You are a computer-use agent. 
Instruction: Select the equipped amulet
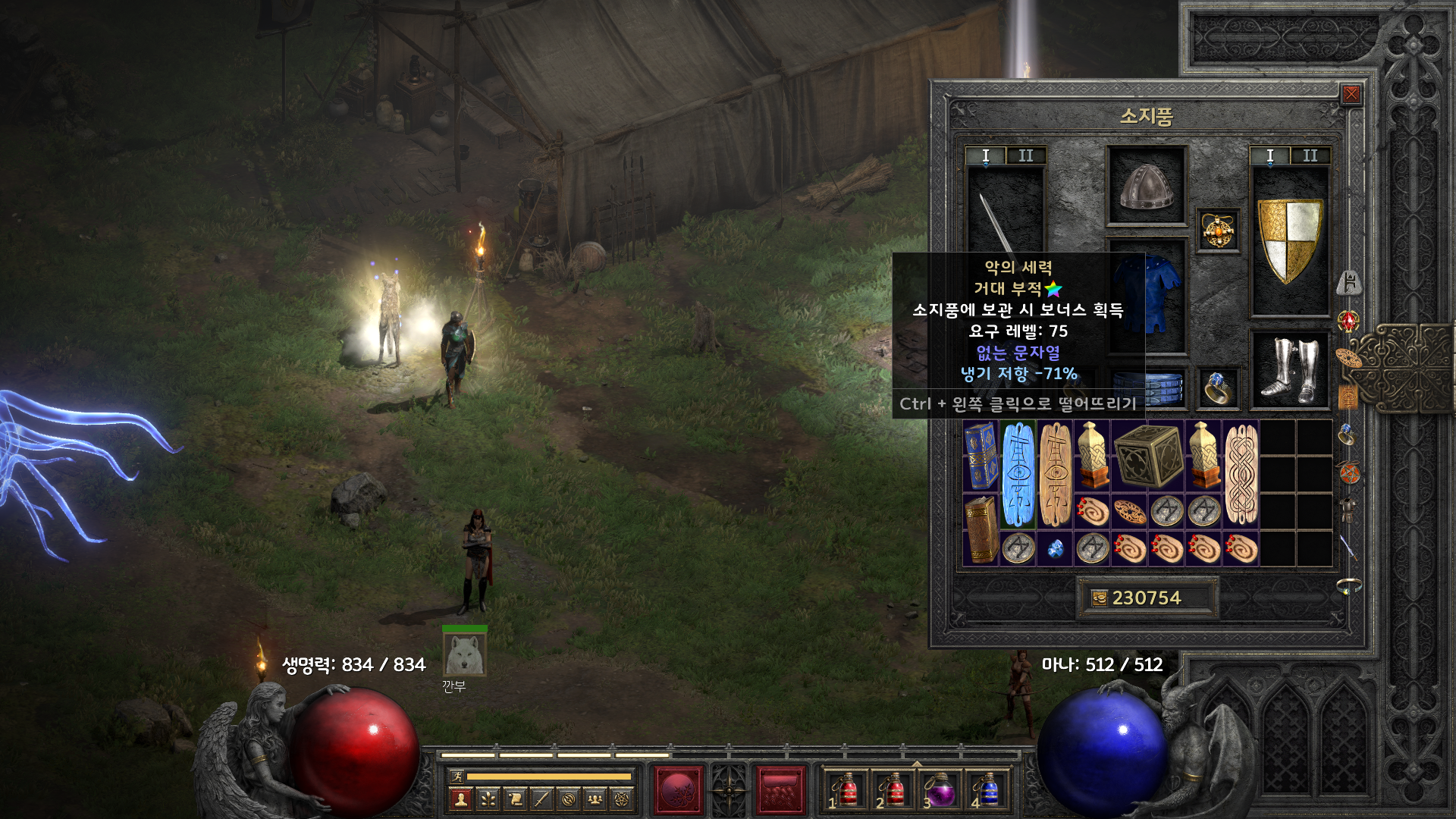coord(1218,231)
